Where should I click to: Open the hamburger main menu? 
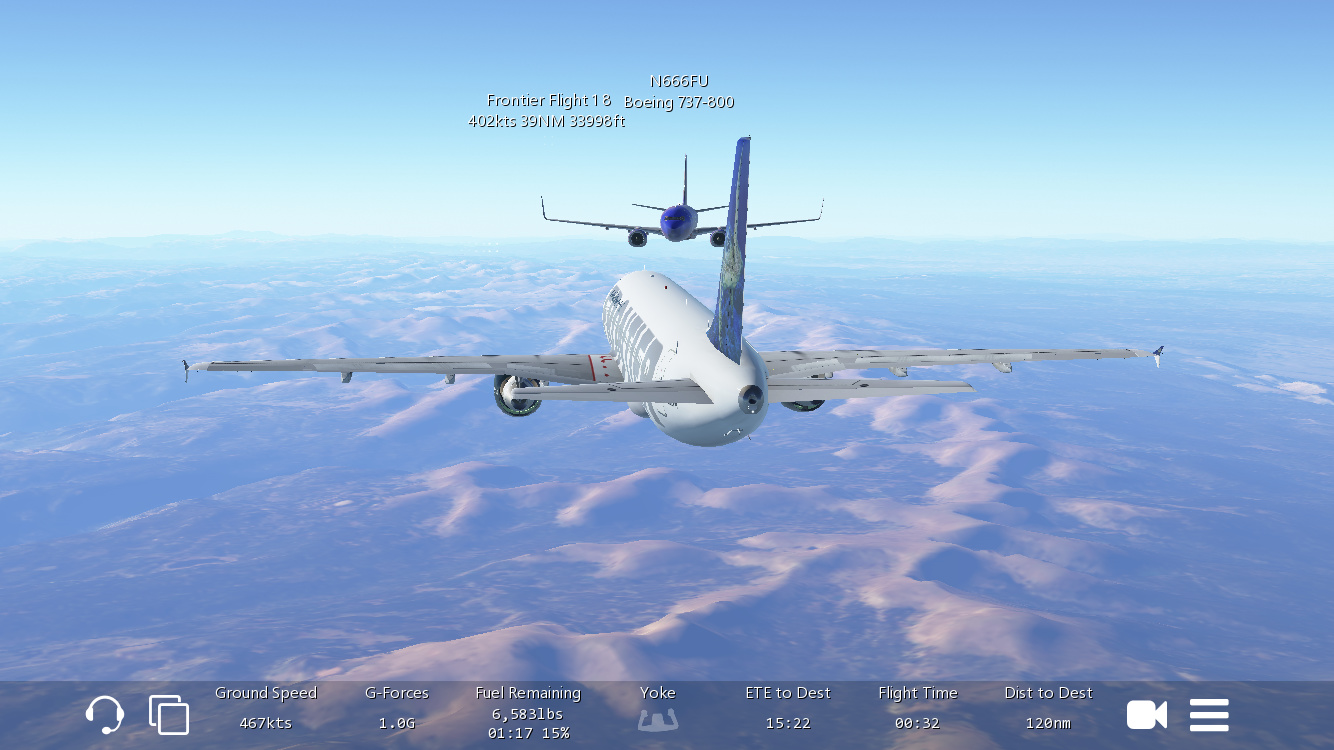(1209, 715)
